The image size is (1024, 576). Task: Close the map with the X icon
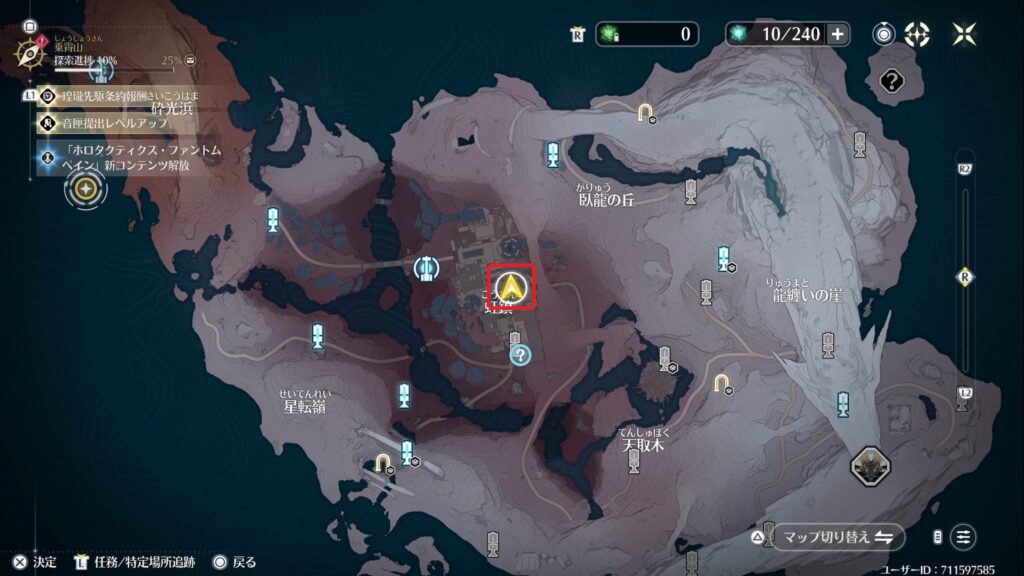[964, 34]
